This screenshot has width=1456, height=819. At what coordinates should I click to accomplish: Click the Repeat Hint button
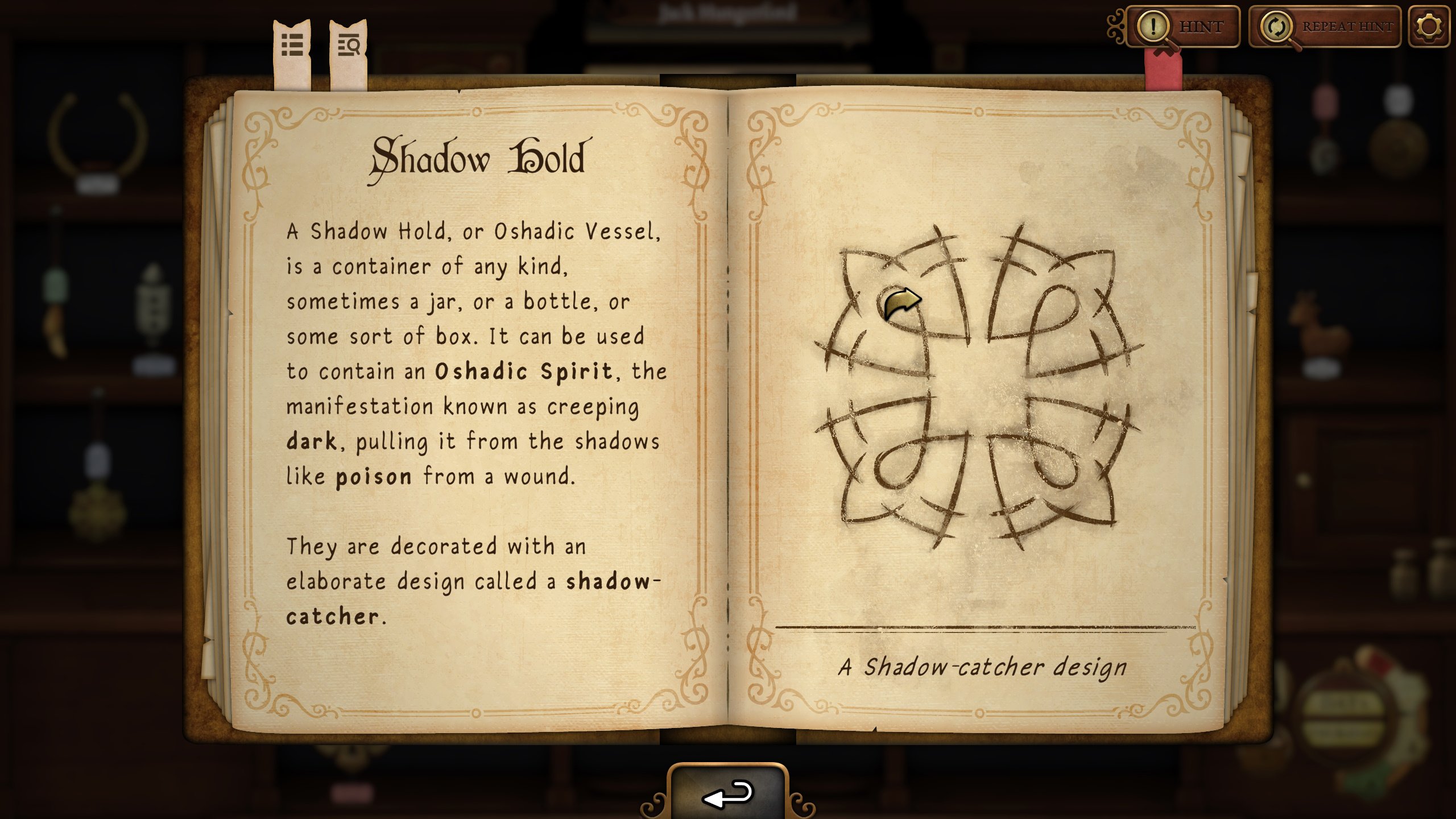click(1325, 27)
